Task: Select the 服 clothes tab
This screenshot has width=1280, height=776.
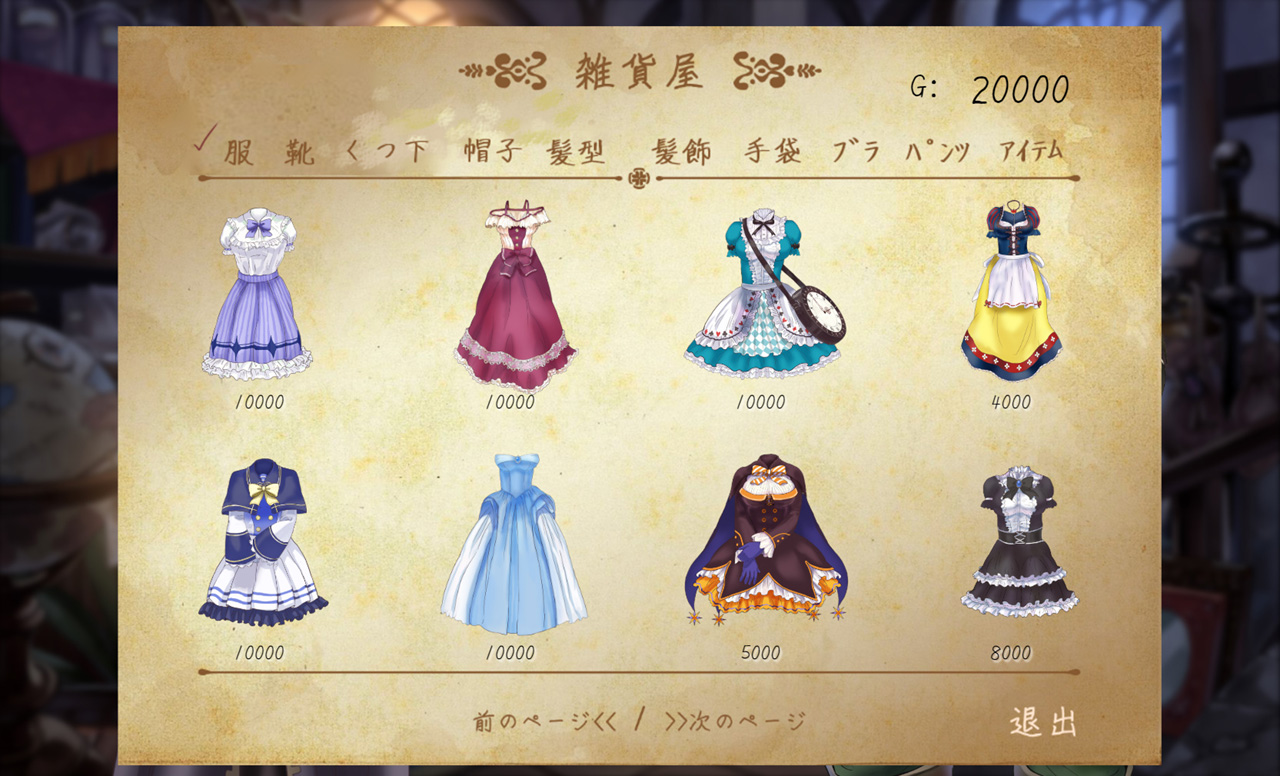Action: (x=238, y=152)
